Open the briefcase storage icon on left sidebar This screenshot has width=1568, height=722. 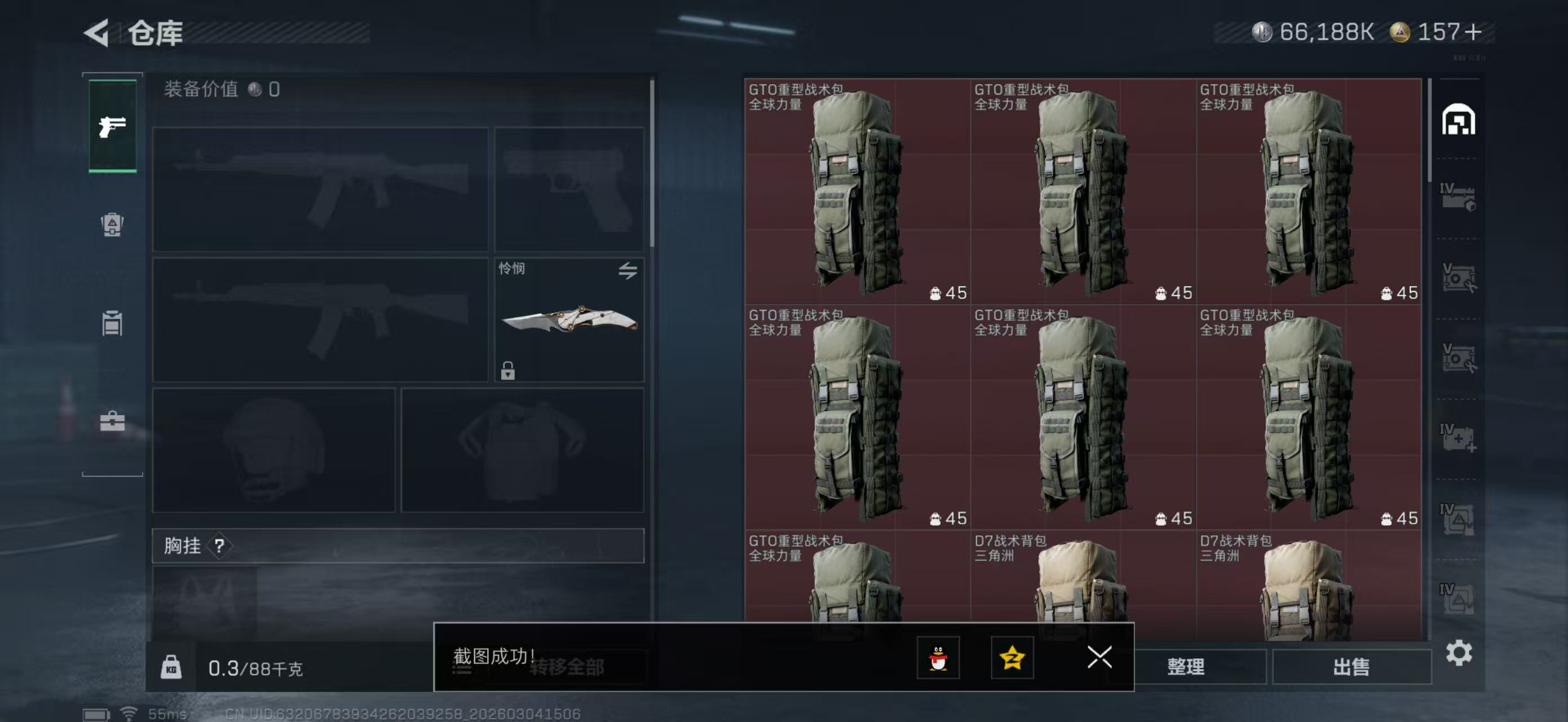112,422
